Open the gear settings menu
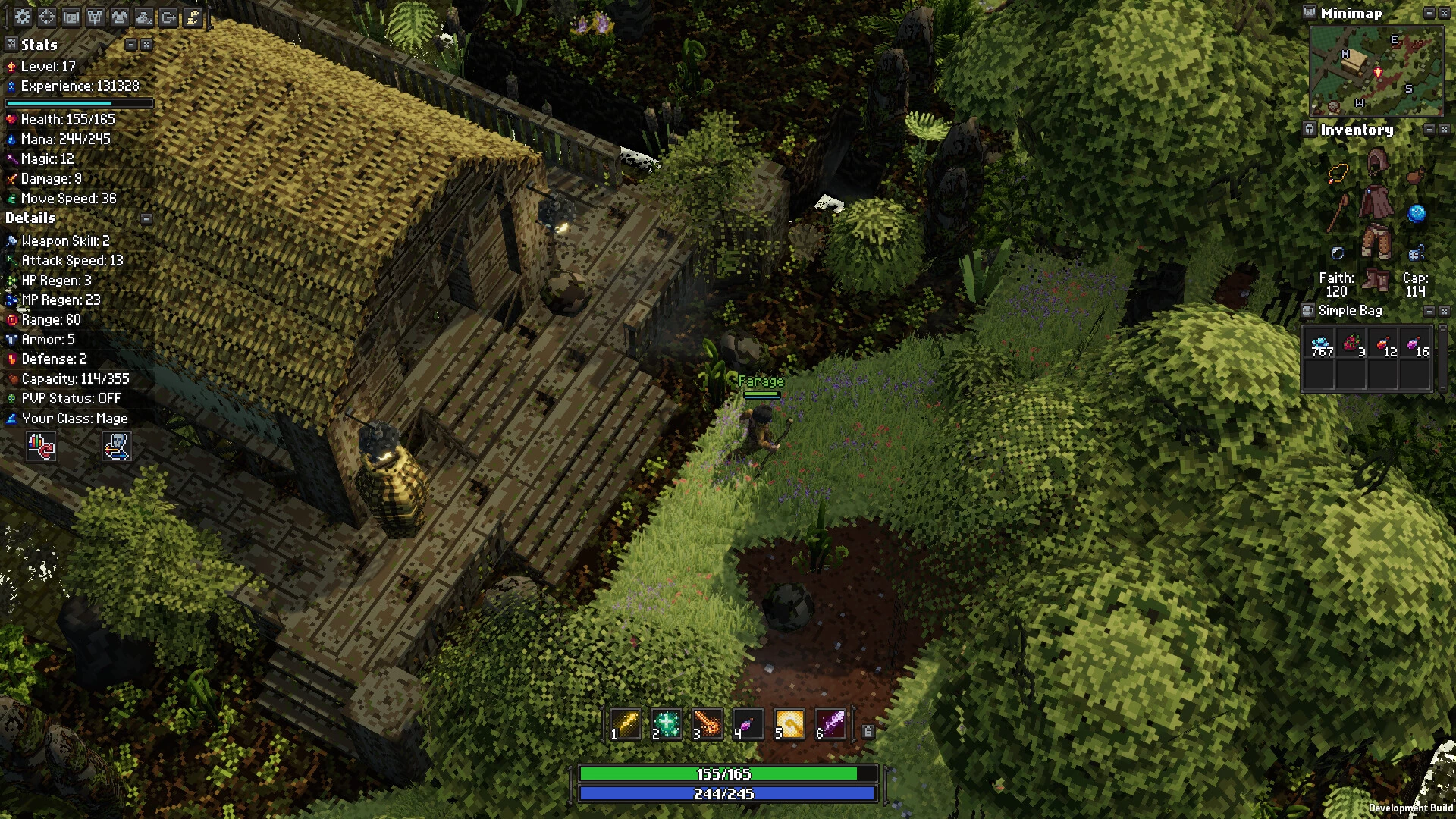This screenshot has height=819, width=1456. pyautogui.click(x=23, y=17)
